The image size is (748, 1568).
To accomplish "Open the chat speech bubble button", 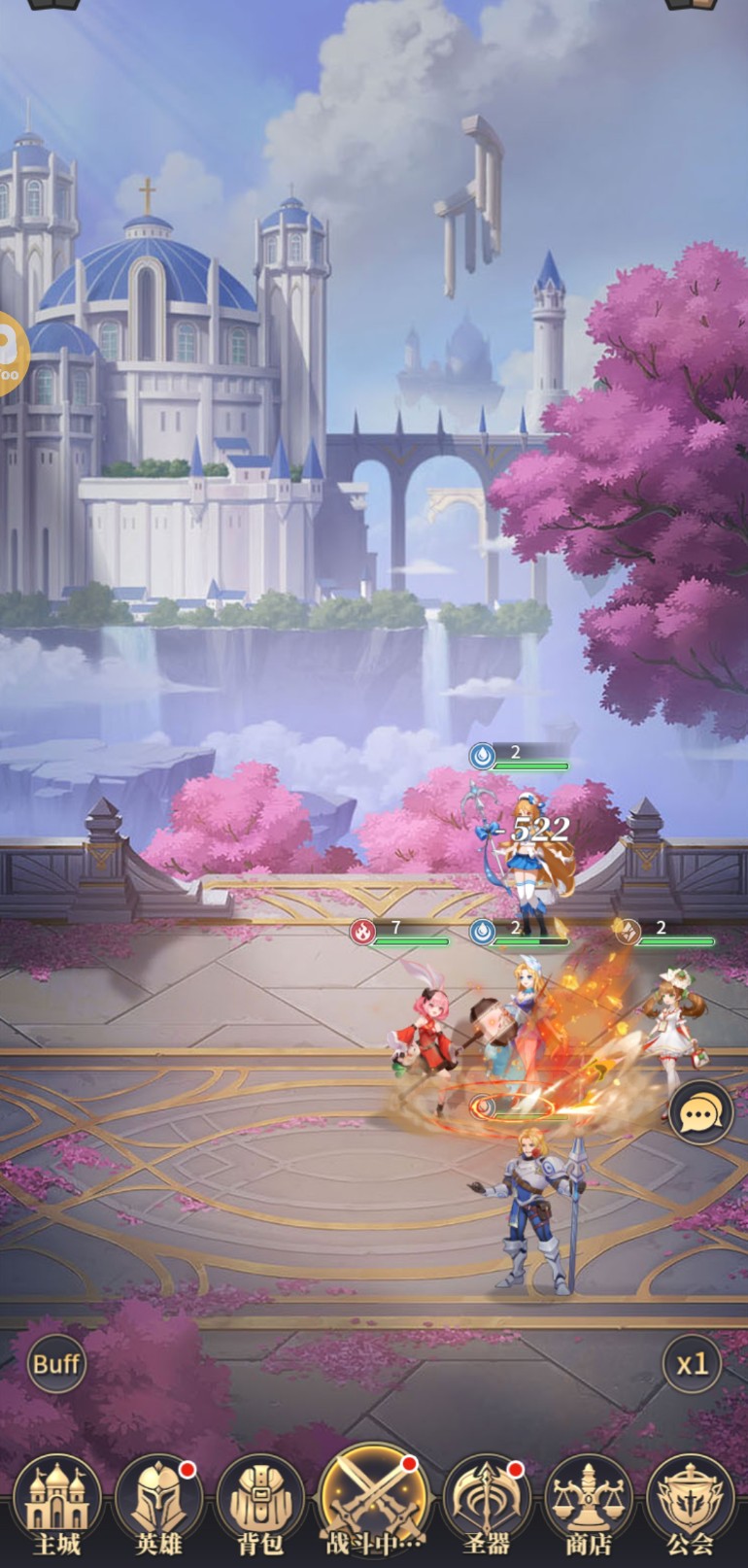I will tap(700, 1112).
